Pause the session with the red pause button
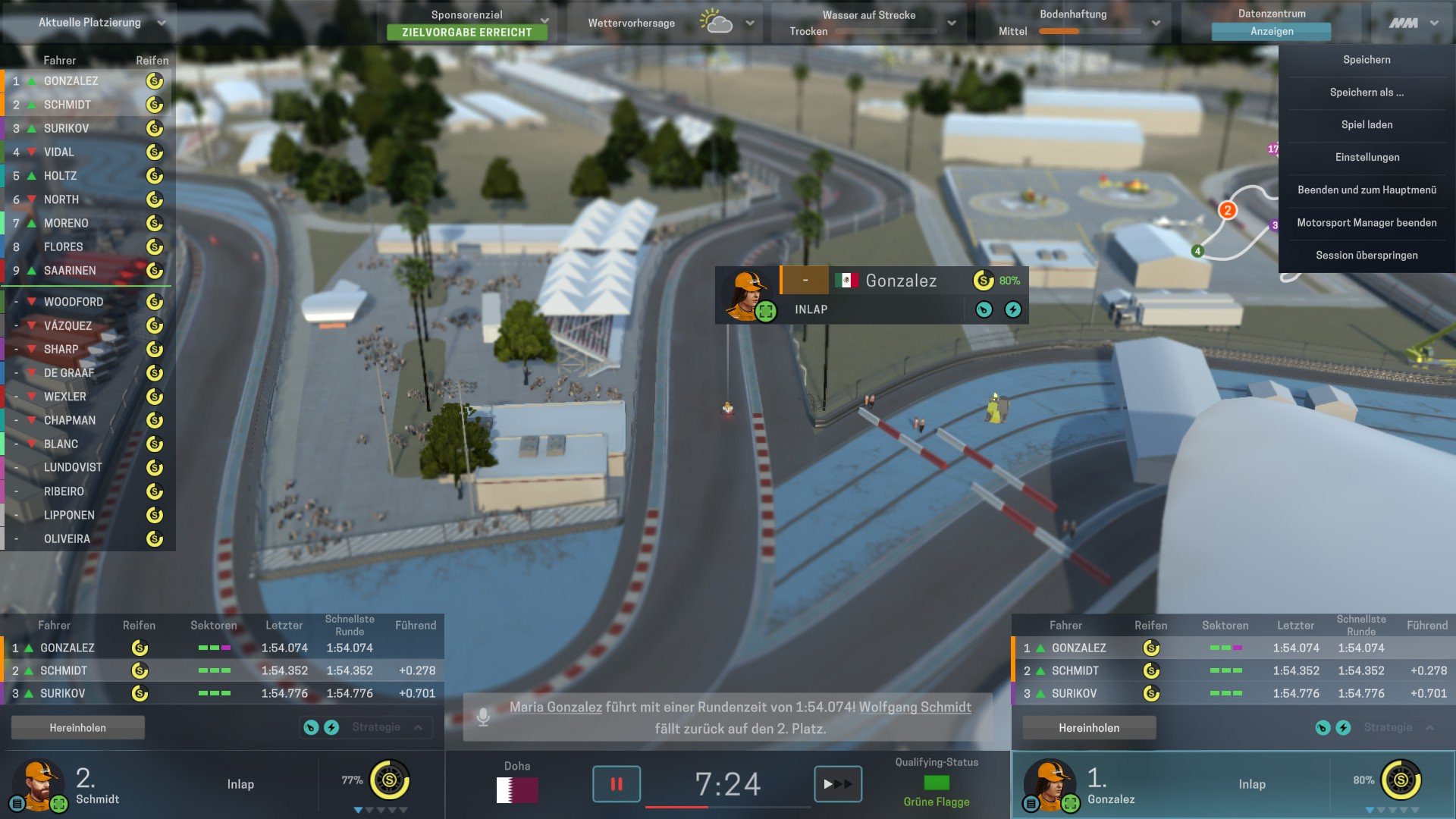Image resolution: width=1456 pixels, height=819 pixels. pos(616,784)
